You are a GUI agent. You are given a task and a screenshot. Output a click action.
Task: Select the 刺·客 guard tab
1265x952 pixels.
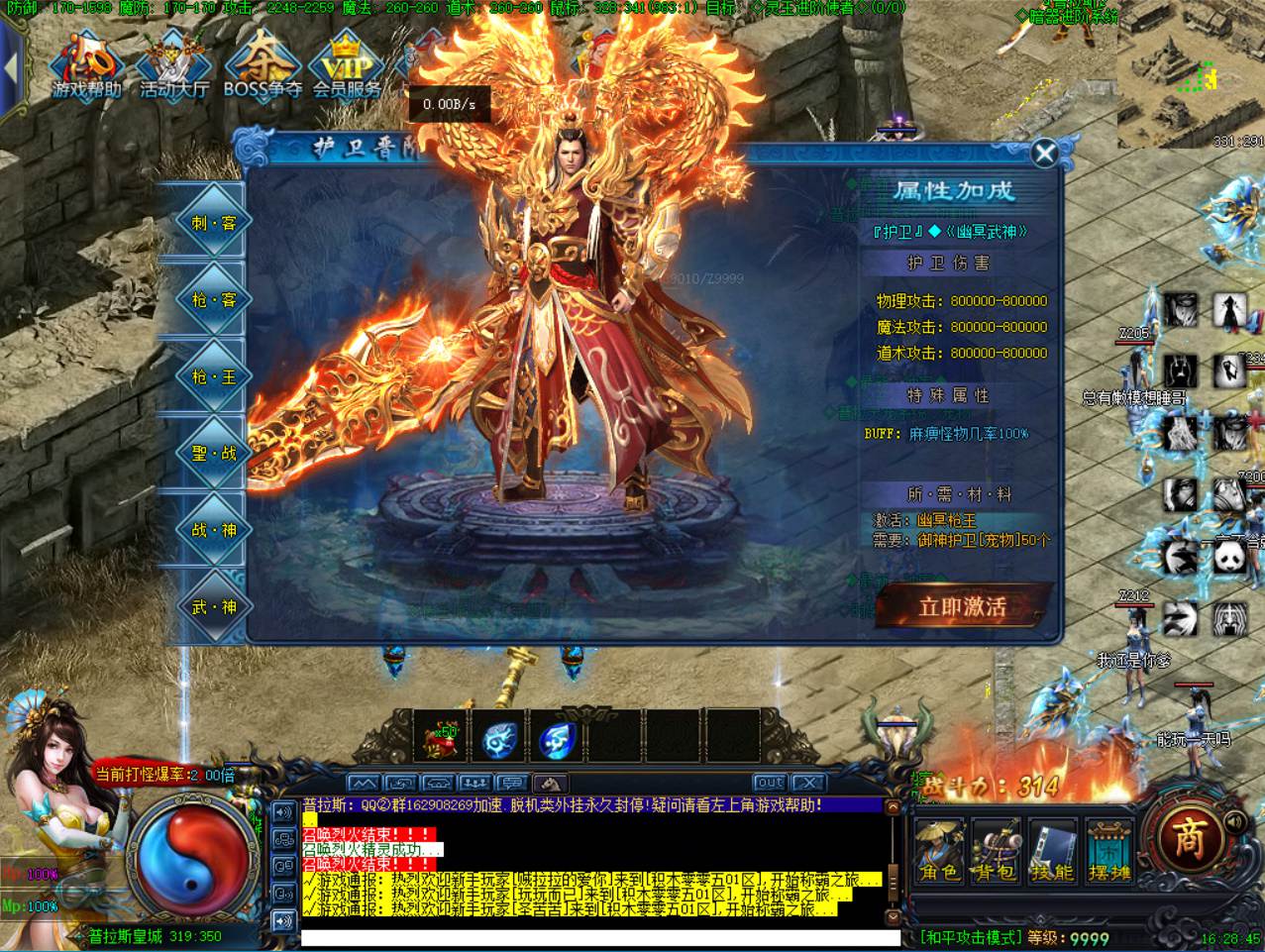[213, 223]
